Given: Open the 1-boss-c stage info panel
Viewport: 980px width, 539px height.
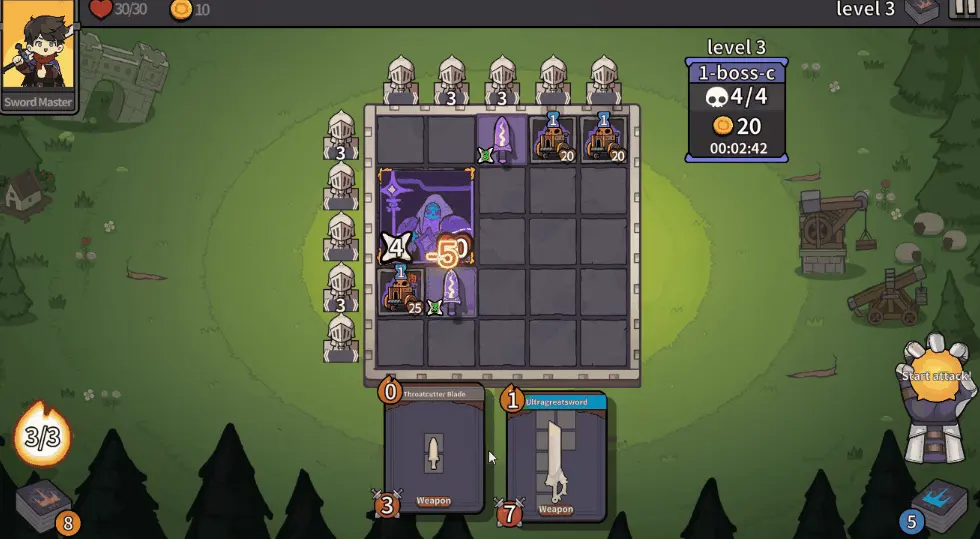Looking at the screenshot, I should click(735, 110).
